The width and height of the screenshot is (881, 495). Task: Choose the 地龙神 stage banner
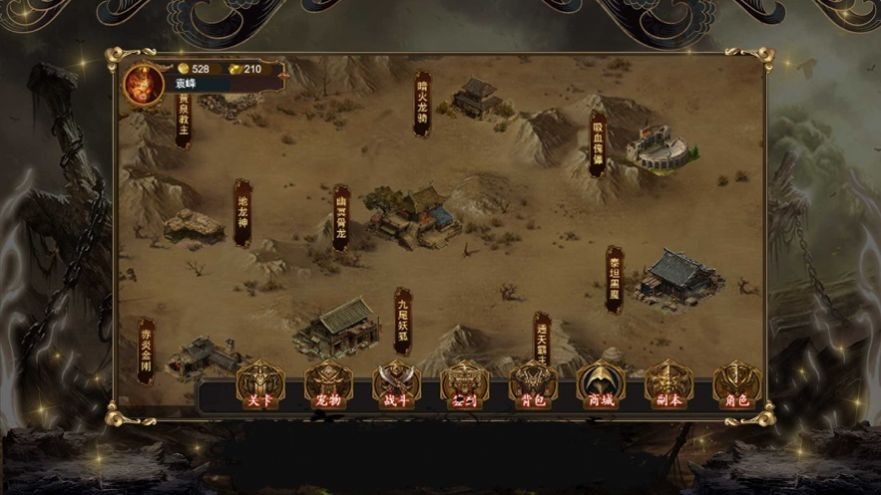pyautogui.click(x=242, y=212)
